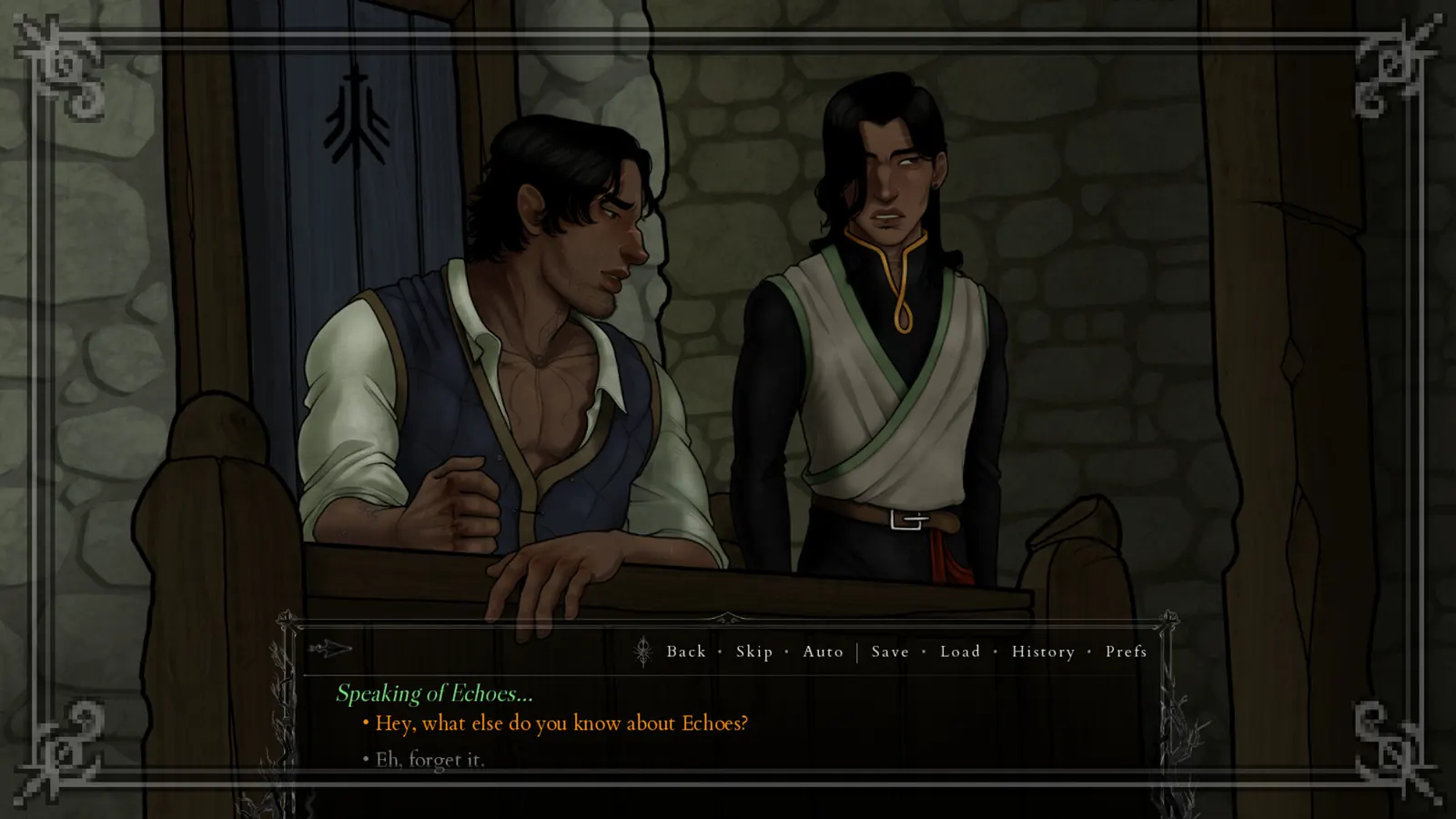Screen dimensions: 1456x819
Task: Skip through the dialogue
Action: click(754, 652)
